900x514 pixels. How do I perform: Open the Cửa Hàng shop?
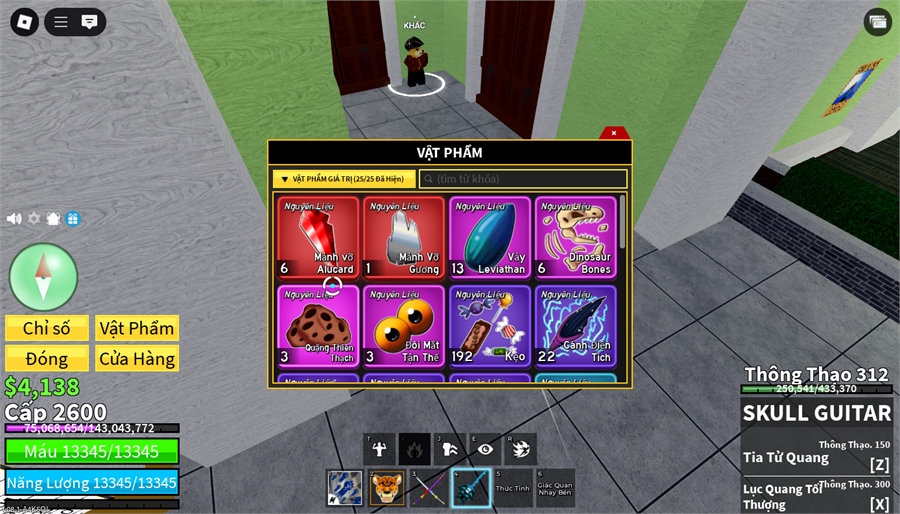[x=137, y=359]
